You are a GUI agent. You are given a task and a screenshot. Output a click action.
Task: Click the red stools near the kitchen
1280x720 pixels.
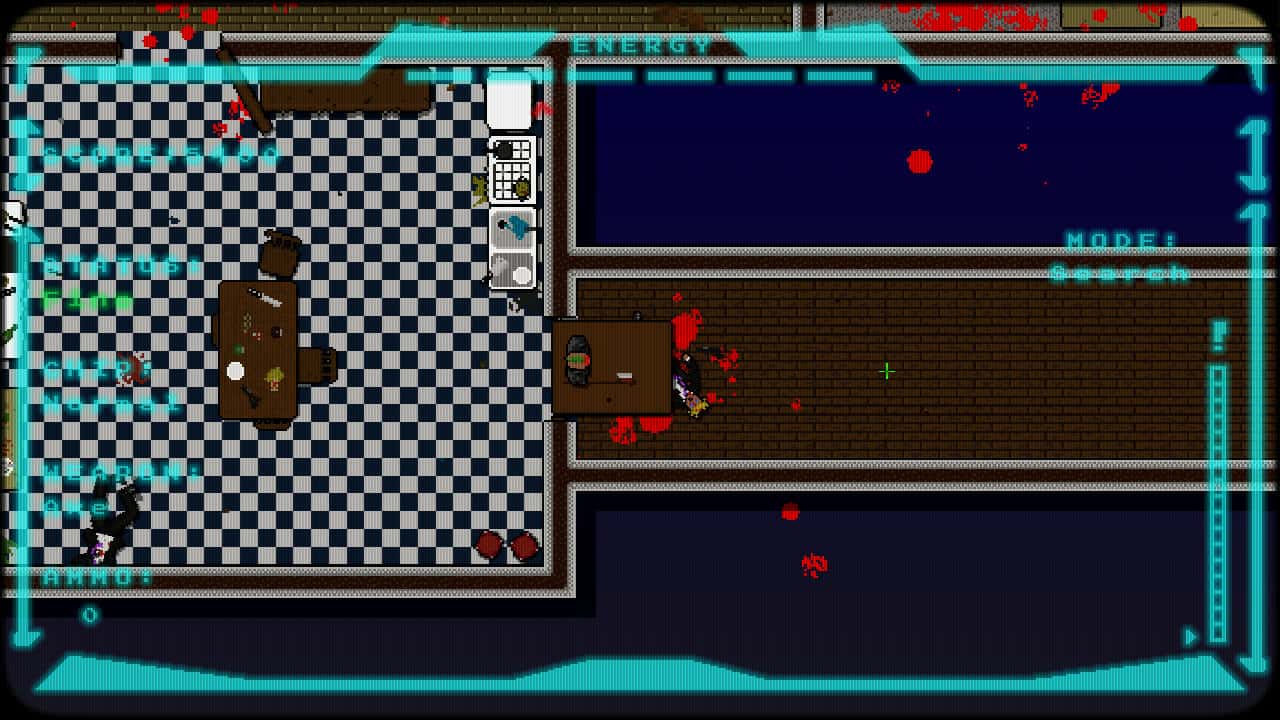point(505,545)
